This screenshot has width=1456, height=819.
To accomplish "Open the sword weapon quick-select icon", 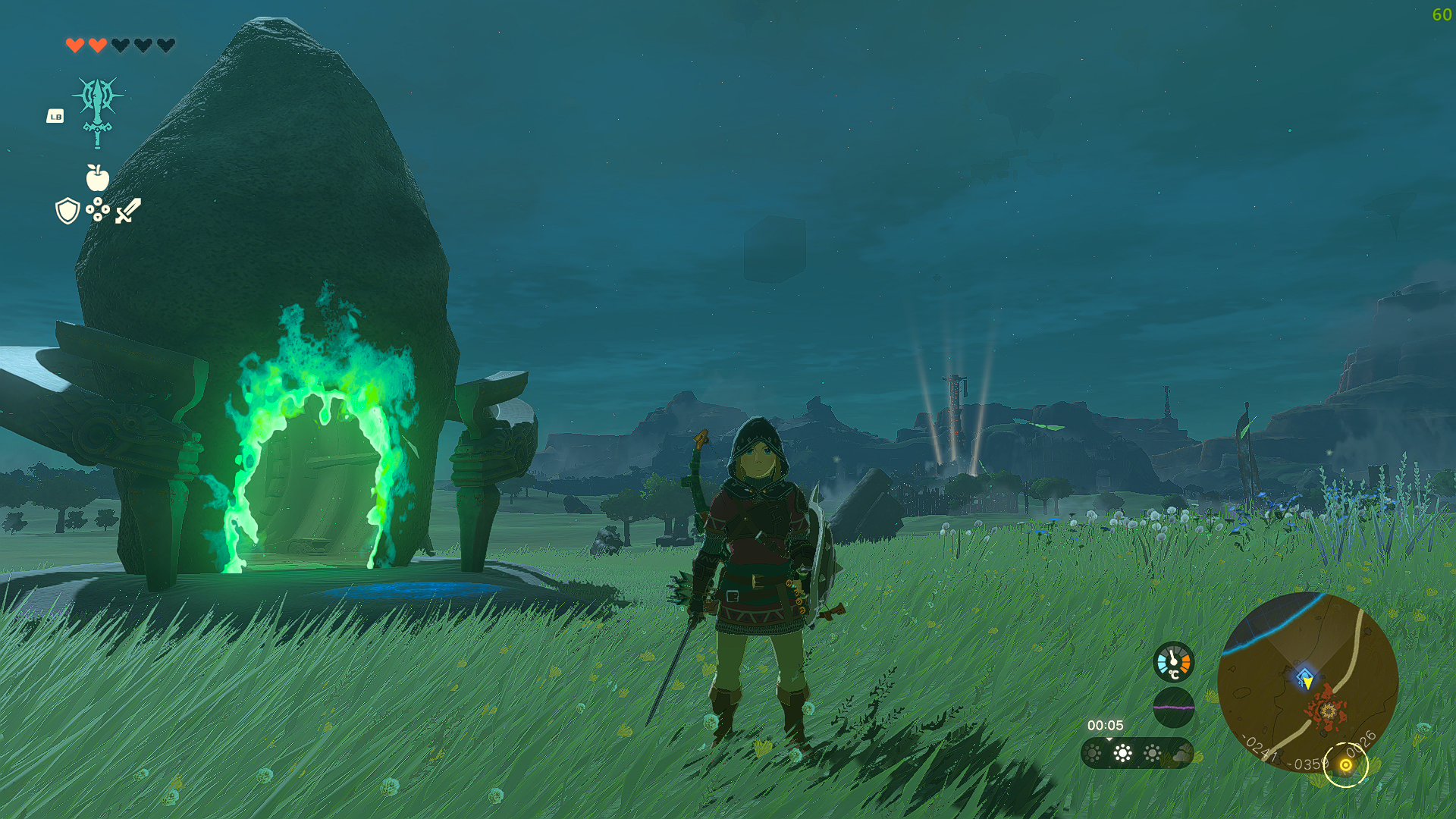I will coord(128,211).
